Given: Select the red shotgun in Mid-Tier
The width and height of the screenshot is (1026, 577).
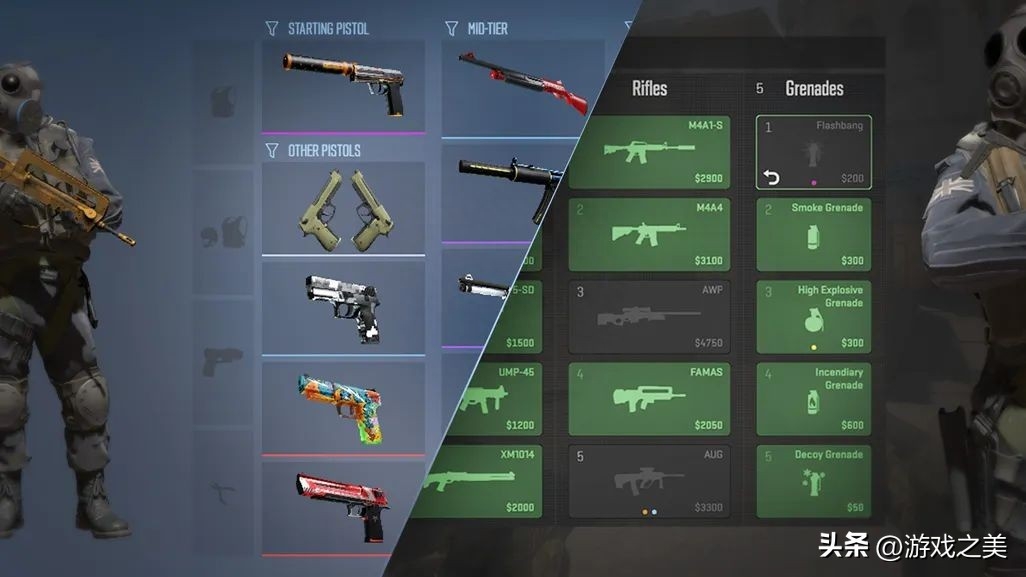Looking at the screenshot, I should 521,86.
